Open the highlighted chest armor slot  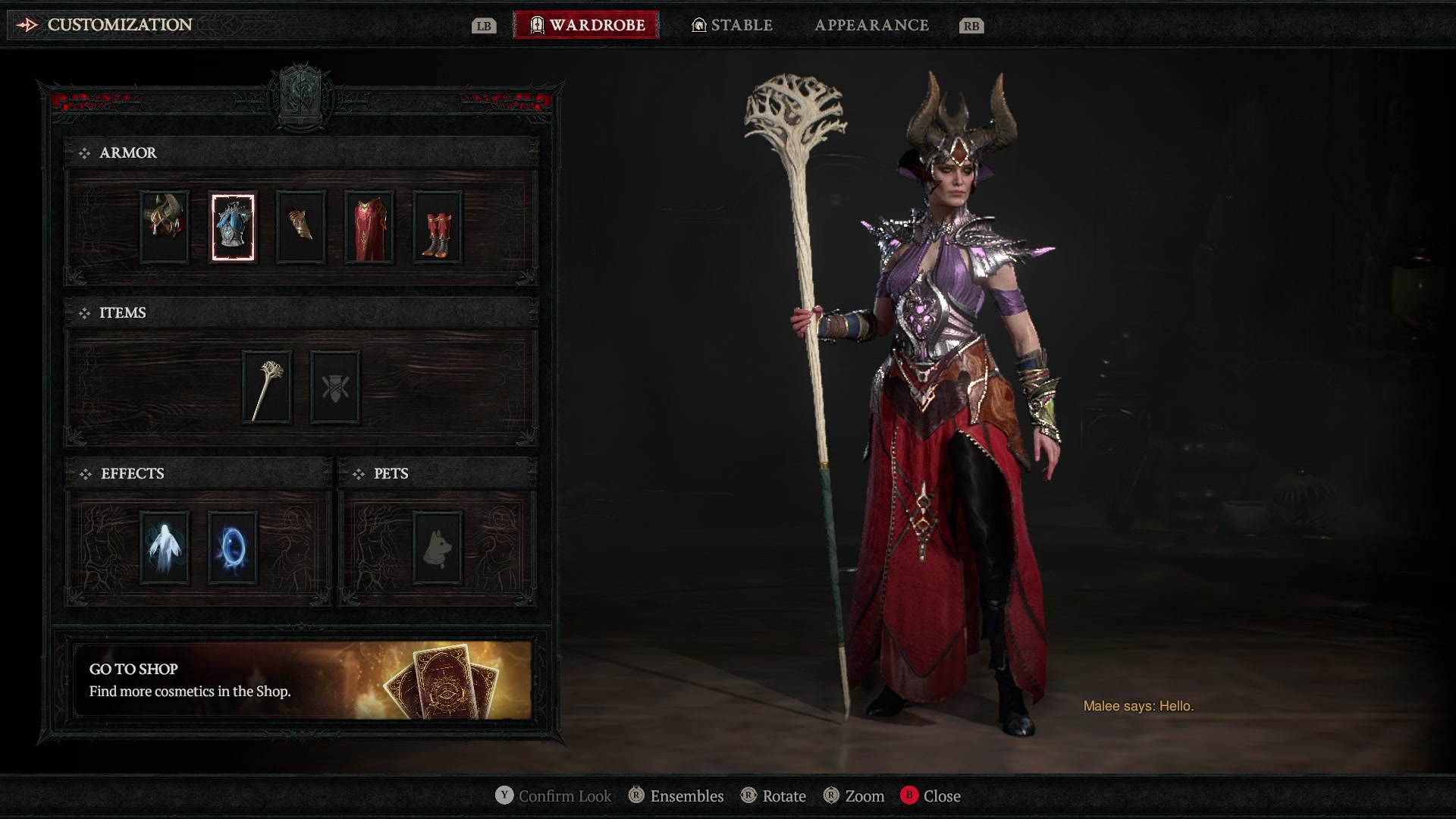232,227
